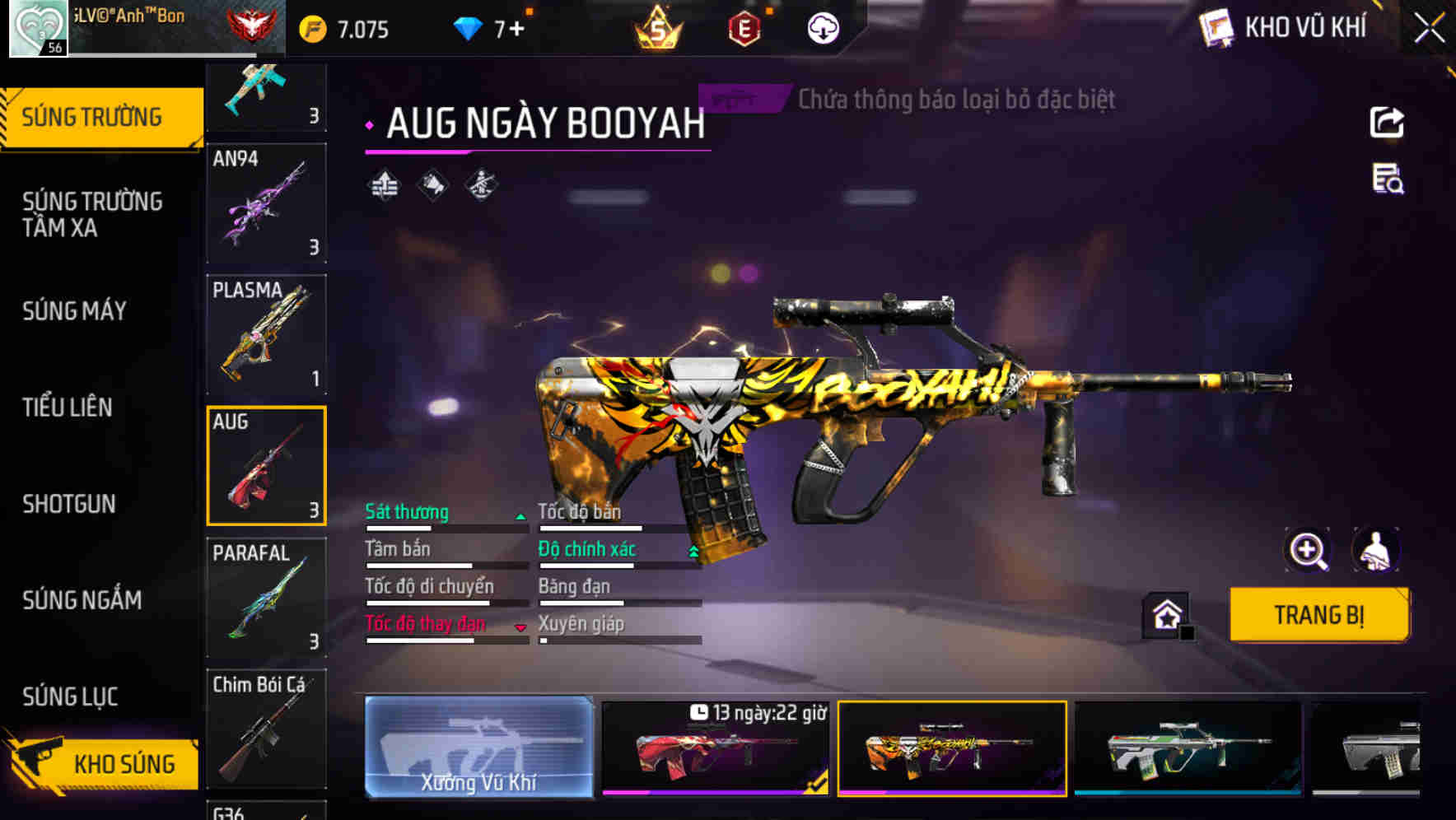
Task: Choose the SHOTGUN category
Action: click(x=69, y=503)
